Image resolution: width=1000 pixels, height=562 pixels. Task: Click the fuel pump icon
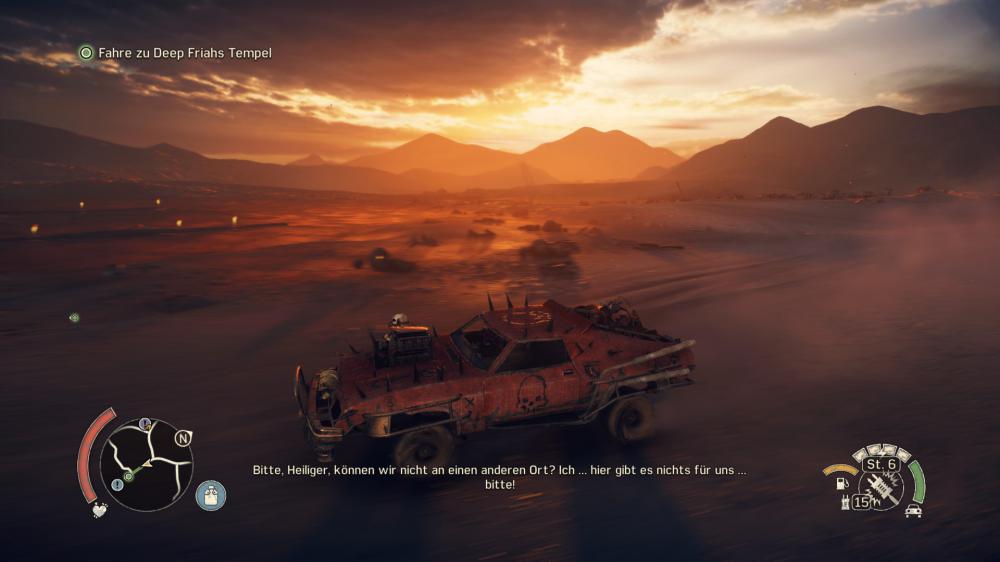pos(841,485)
